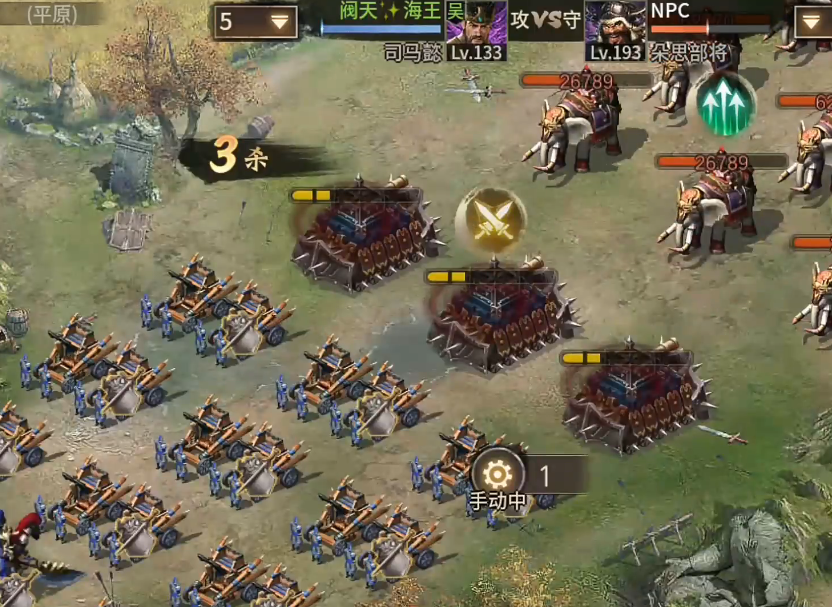This screenshot has width=832, height=607.
Task: Activate the green triple-arrow skill icon
Action: (x=726, y=105)
